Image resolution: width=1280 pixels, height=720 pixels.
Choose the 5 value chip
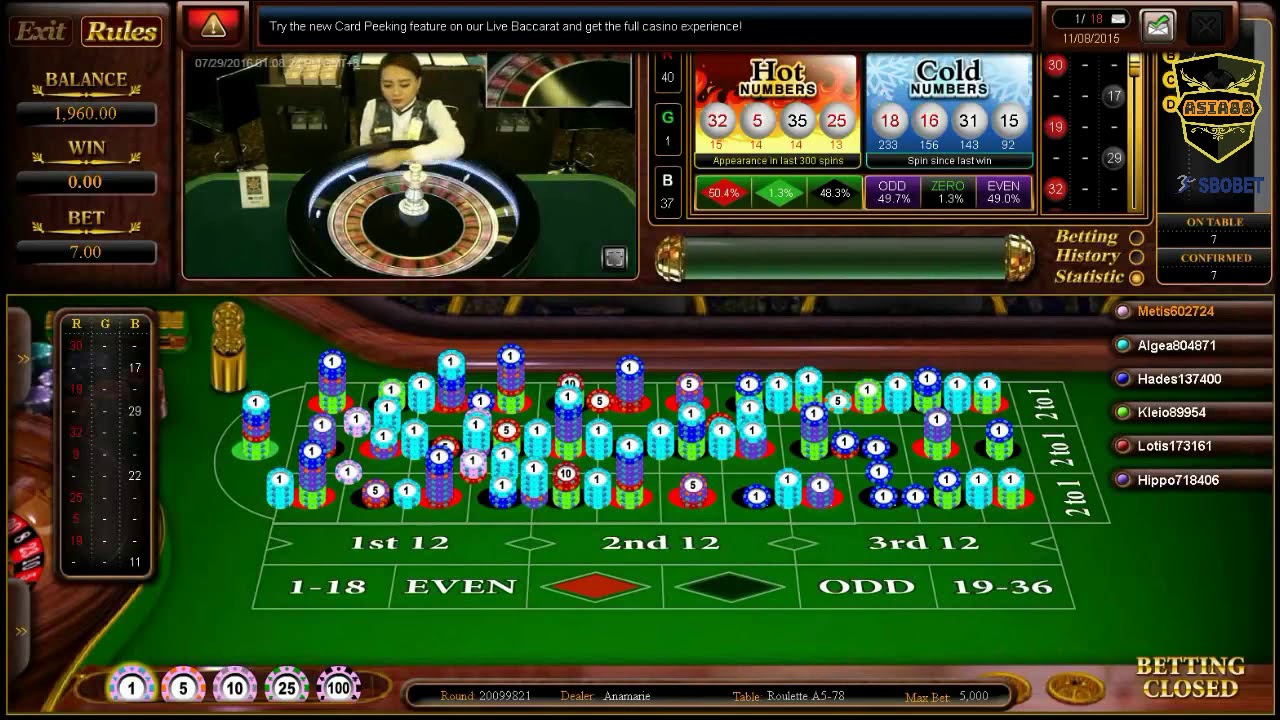[x=183, y=688]
